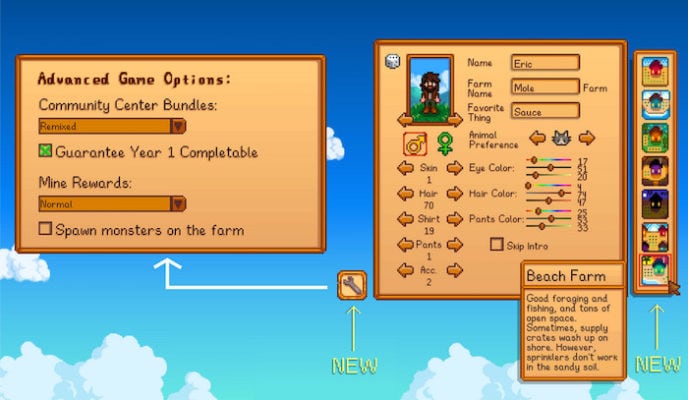688x400 pixels.
Task: Toggle Guarantee Year 1 Completable checkbox
Action: pyautogui.click(x=45, y=152)
